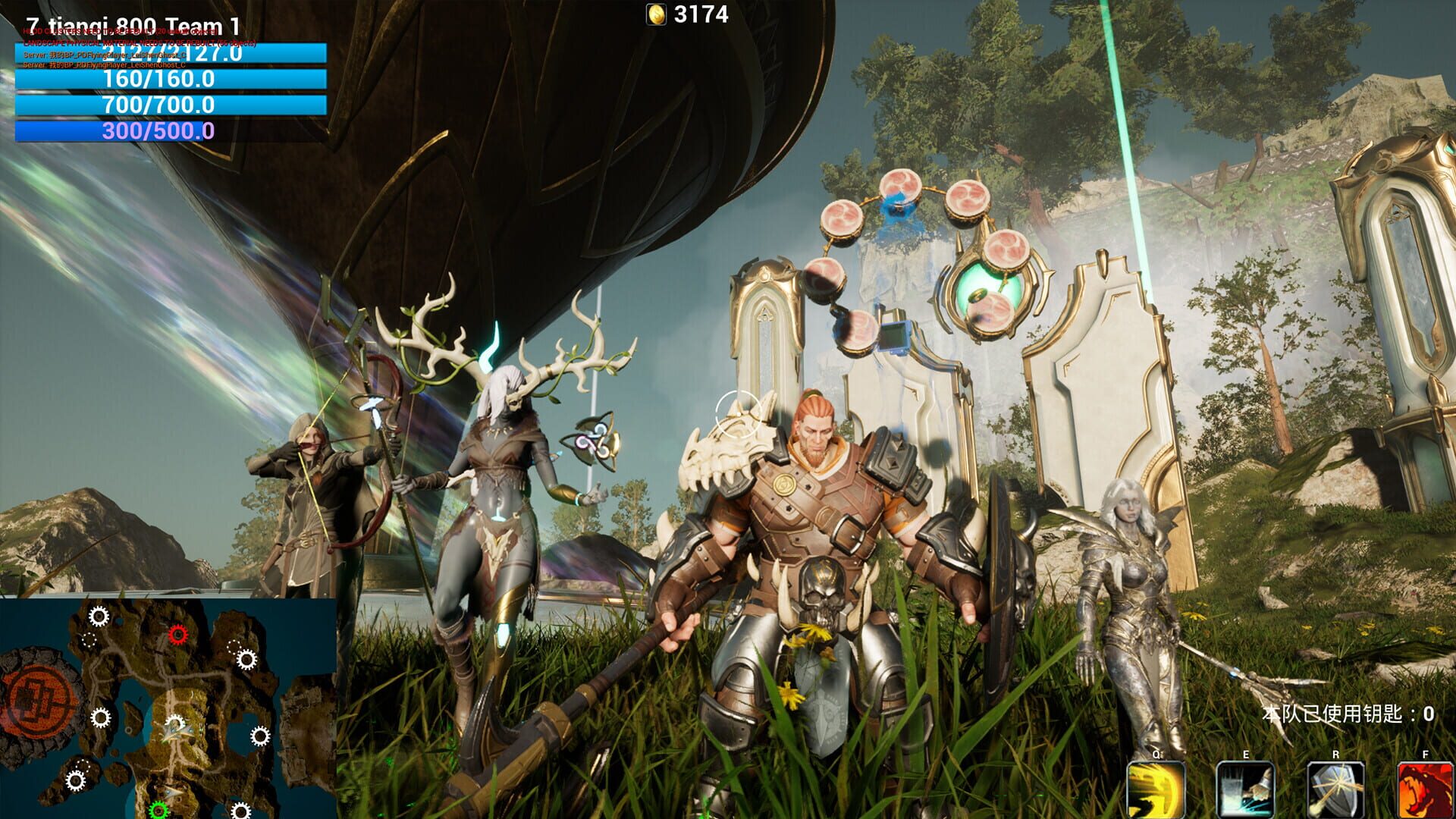Viewport: 1456px width, 819px height.
Task: Select the red gear marker on the minimap
Action: [x=179, y=635]
